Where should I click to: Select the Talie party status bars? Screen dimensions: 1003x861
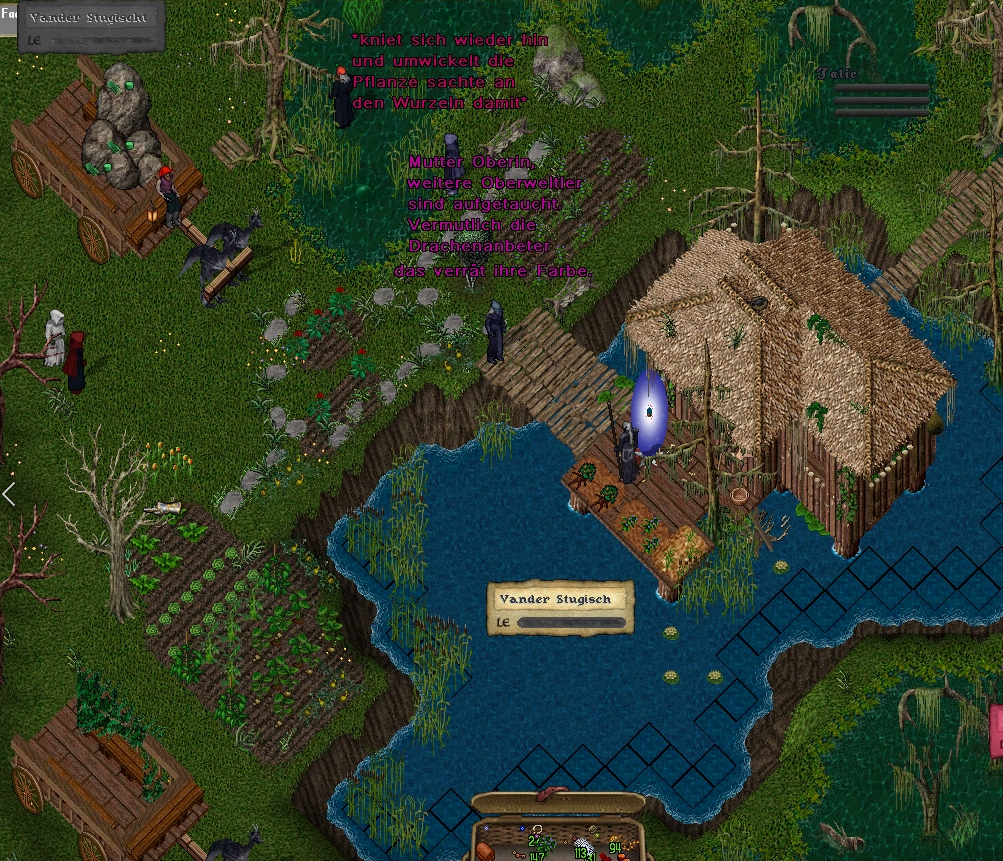(x=880, y=99)
